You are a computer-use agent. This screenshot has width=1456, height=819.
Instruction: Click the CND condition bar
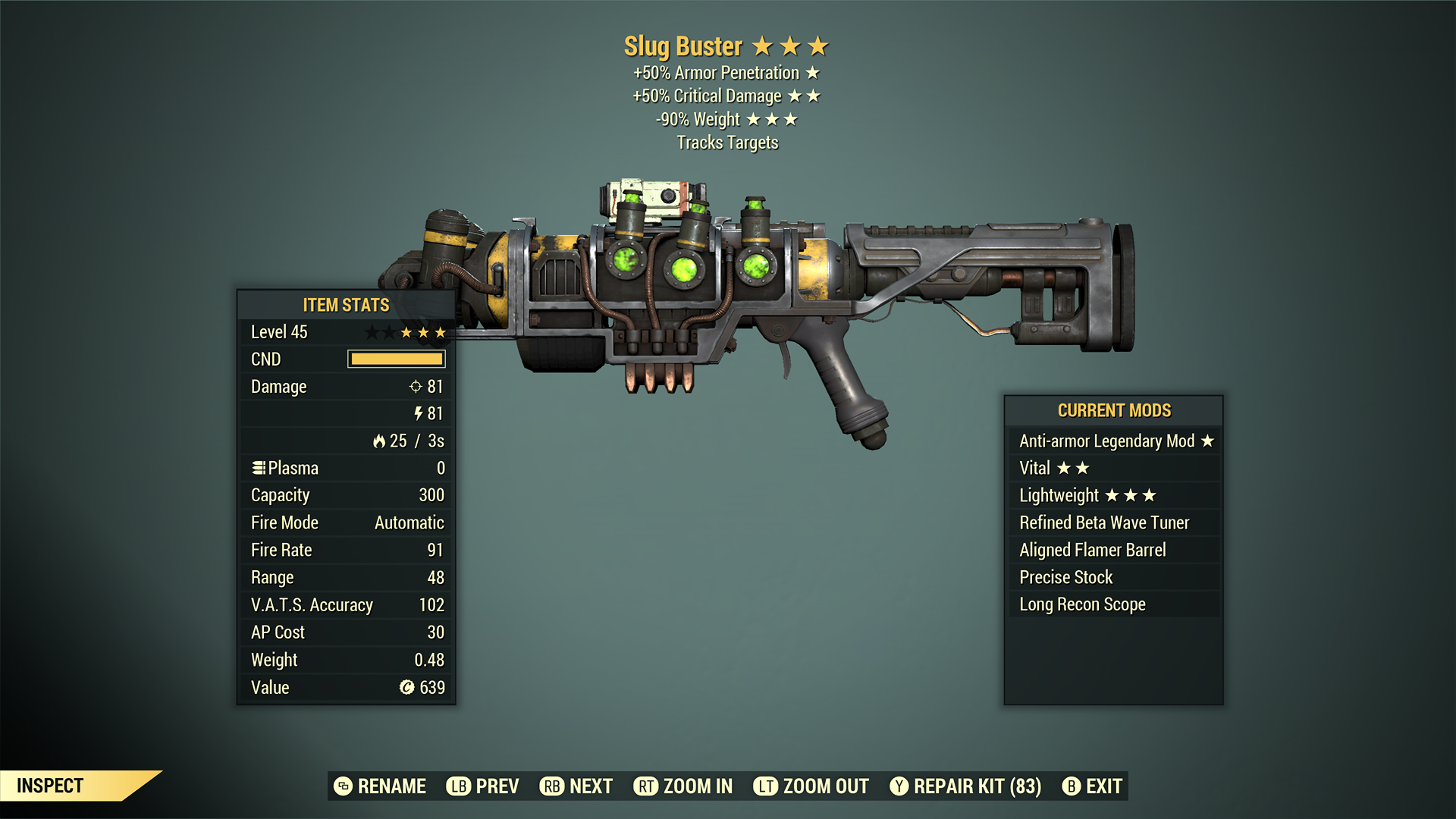click(x=396, y=359)
